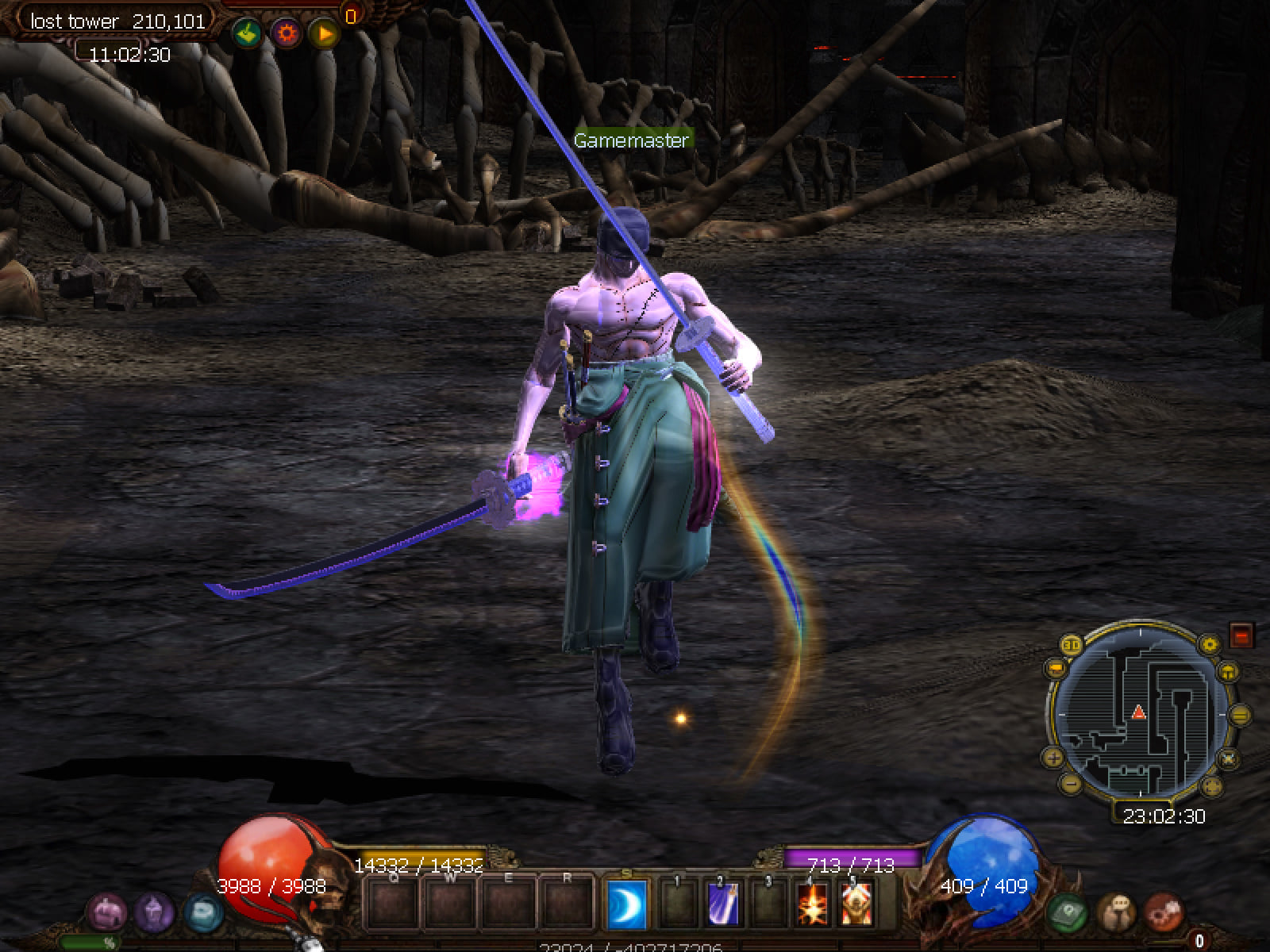
Task: Toggle the minimap 3D view button
Action: pos(1072,643)
